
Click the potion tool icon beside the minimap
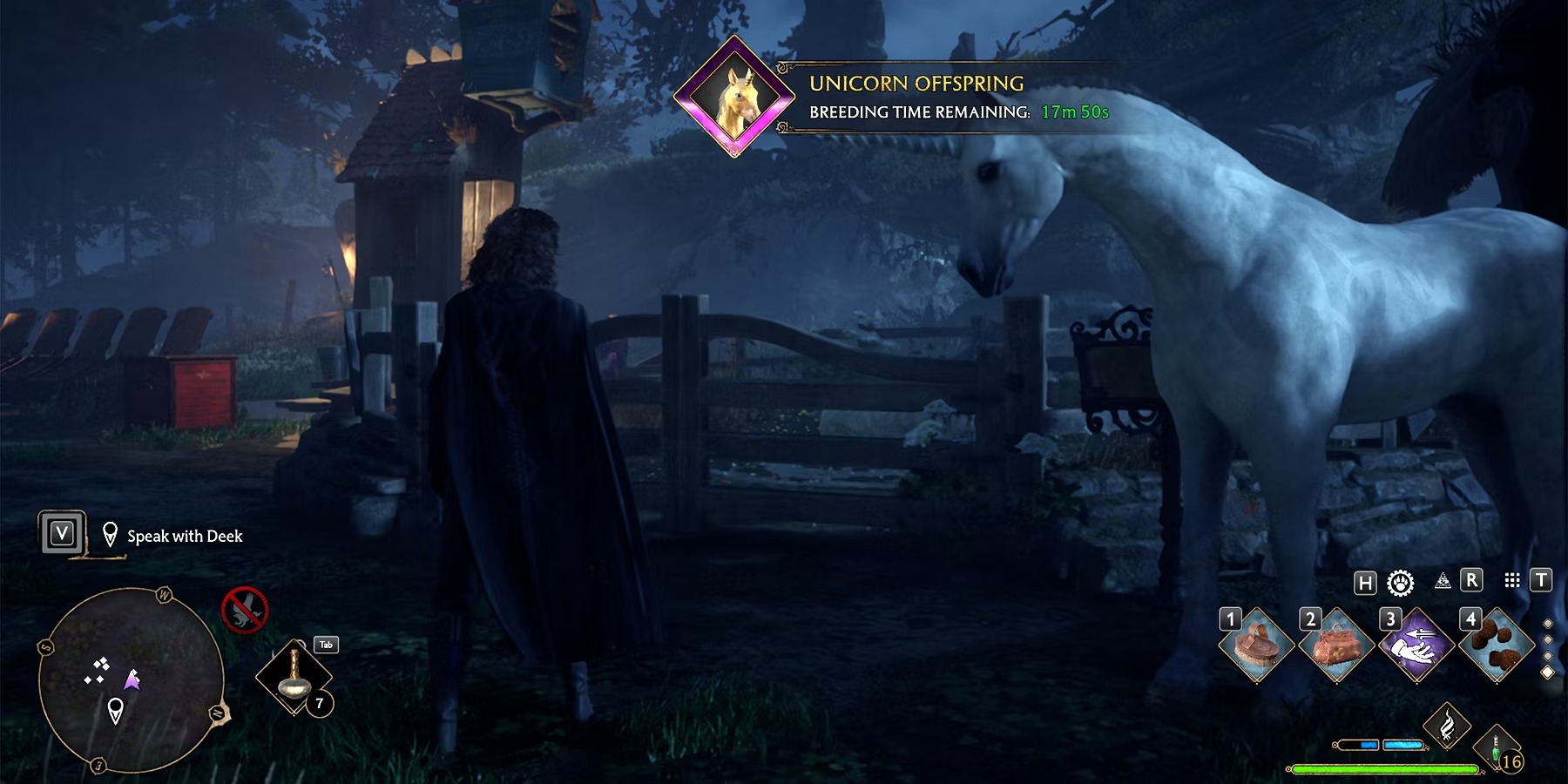pyautogui.click(x=294, y=674)
